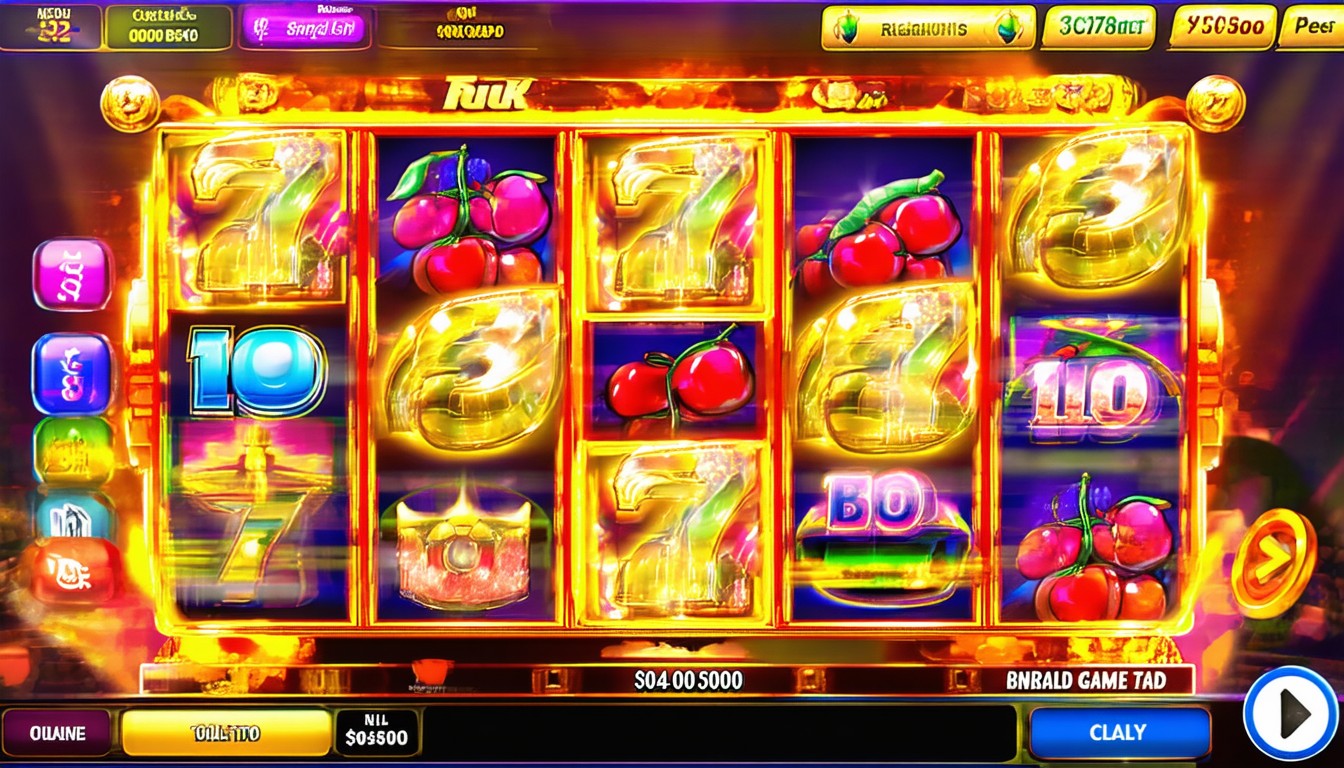Choose the pink side panel button

pos(72,274)
